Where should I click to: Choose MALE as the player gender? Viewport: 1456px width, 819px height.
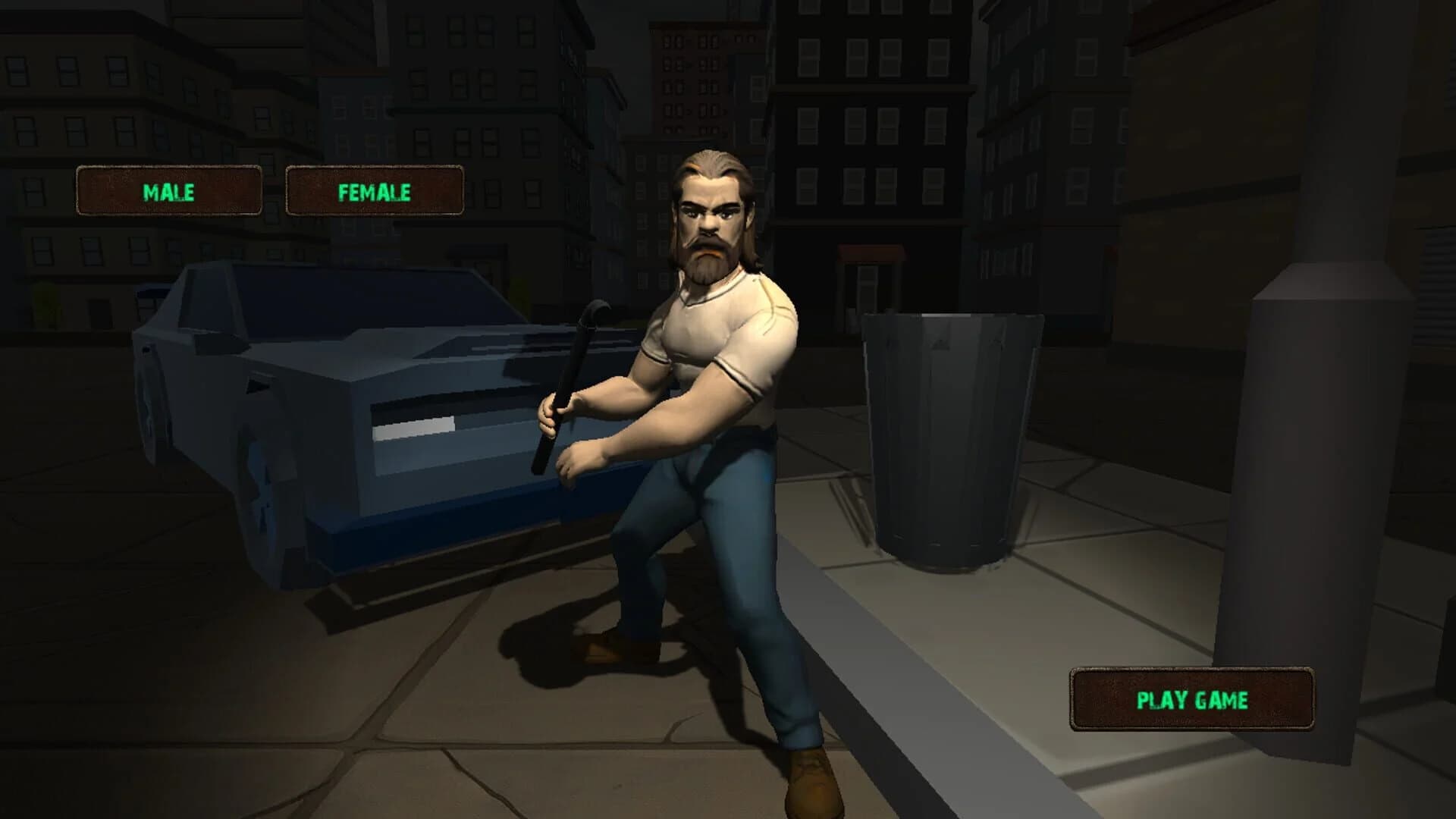(x=171, y=190)
